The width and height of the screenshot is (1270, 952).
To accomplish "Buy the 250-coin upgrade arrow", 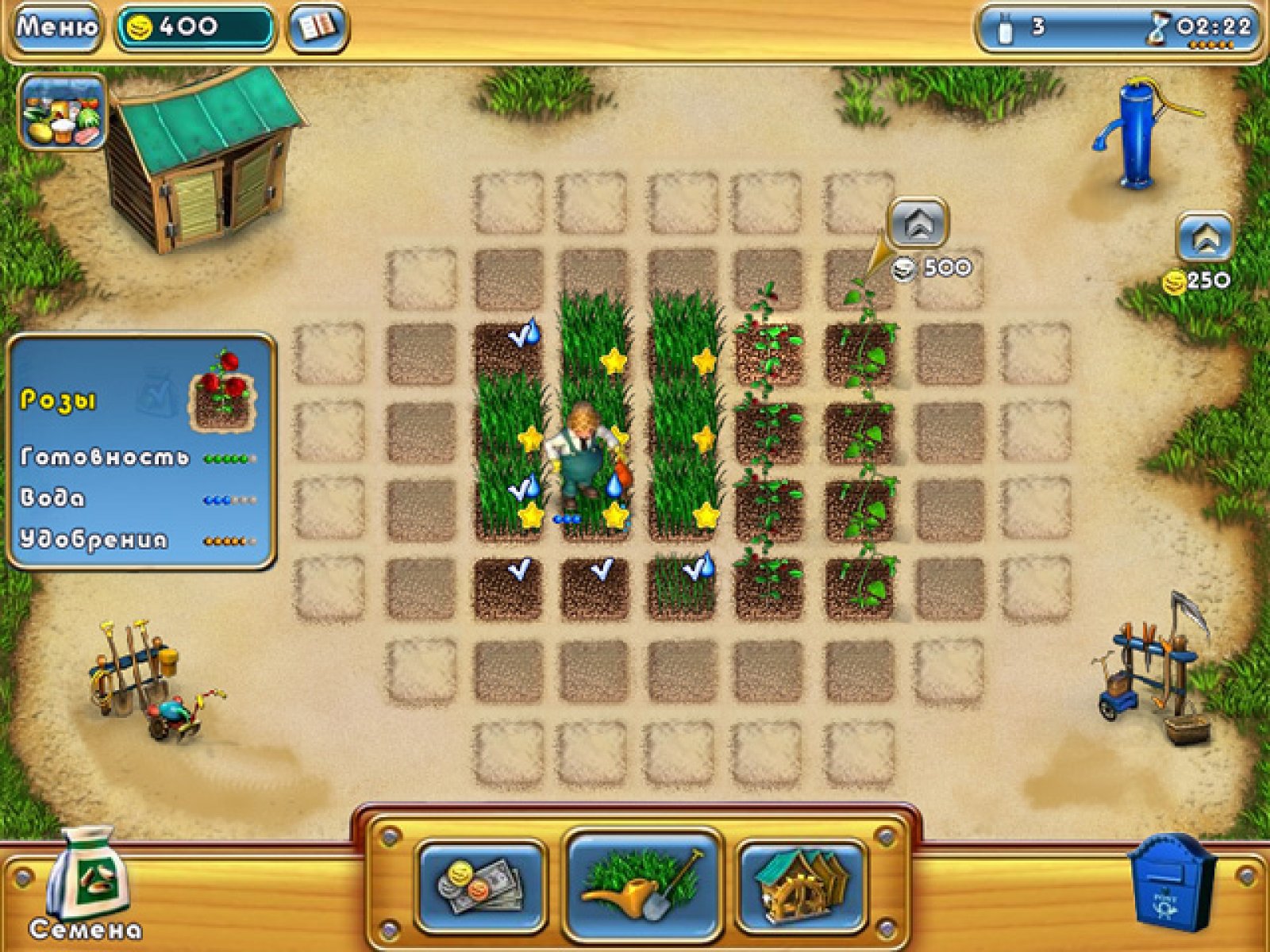I will point(1205,236).
